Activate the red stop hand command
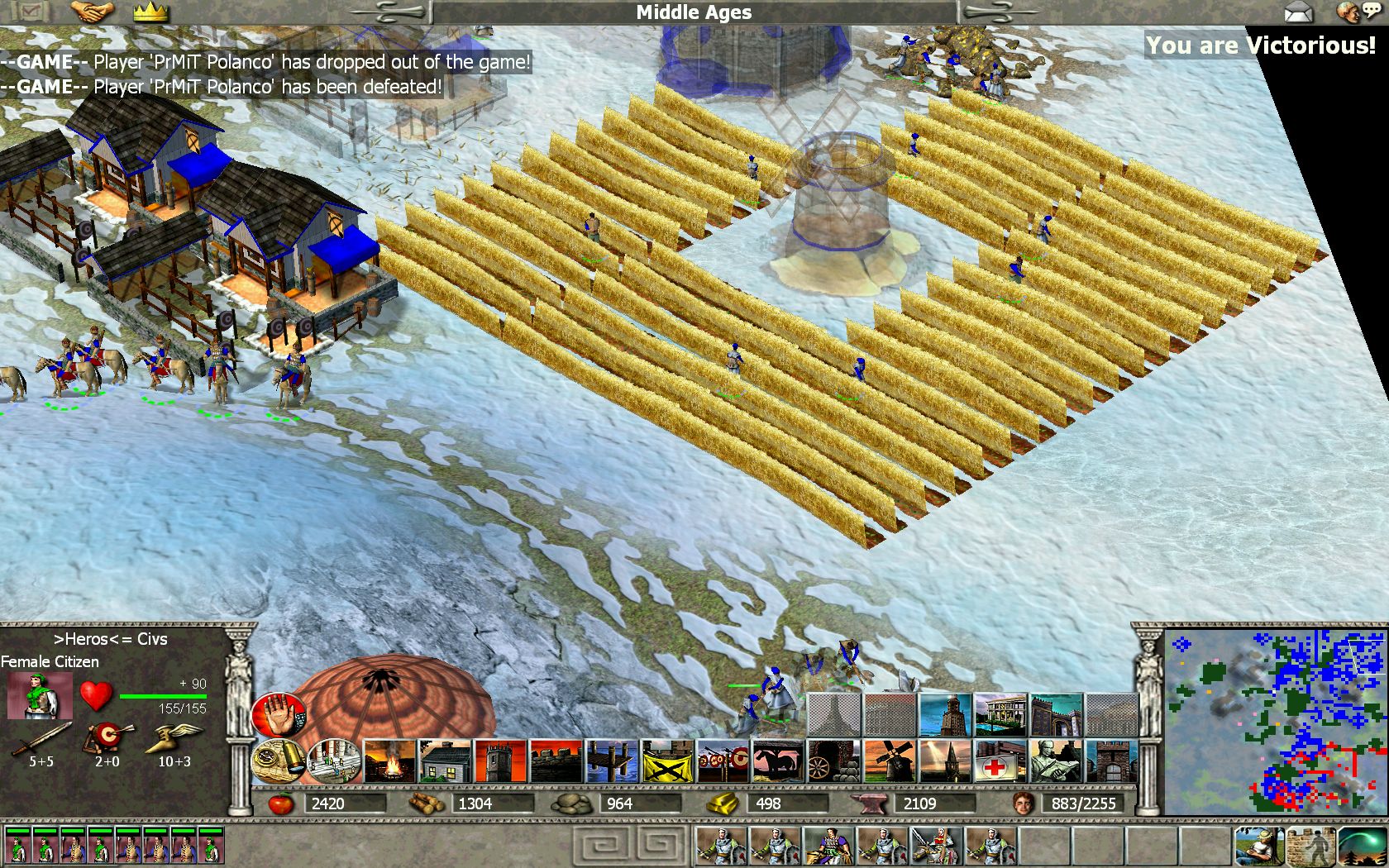Viewport: 1389px width, 868px height. point(279,715)
